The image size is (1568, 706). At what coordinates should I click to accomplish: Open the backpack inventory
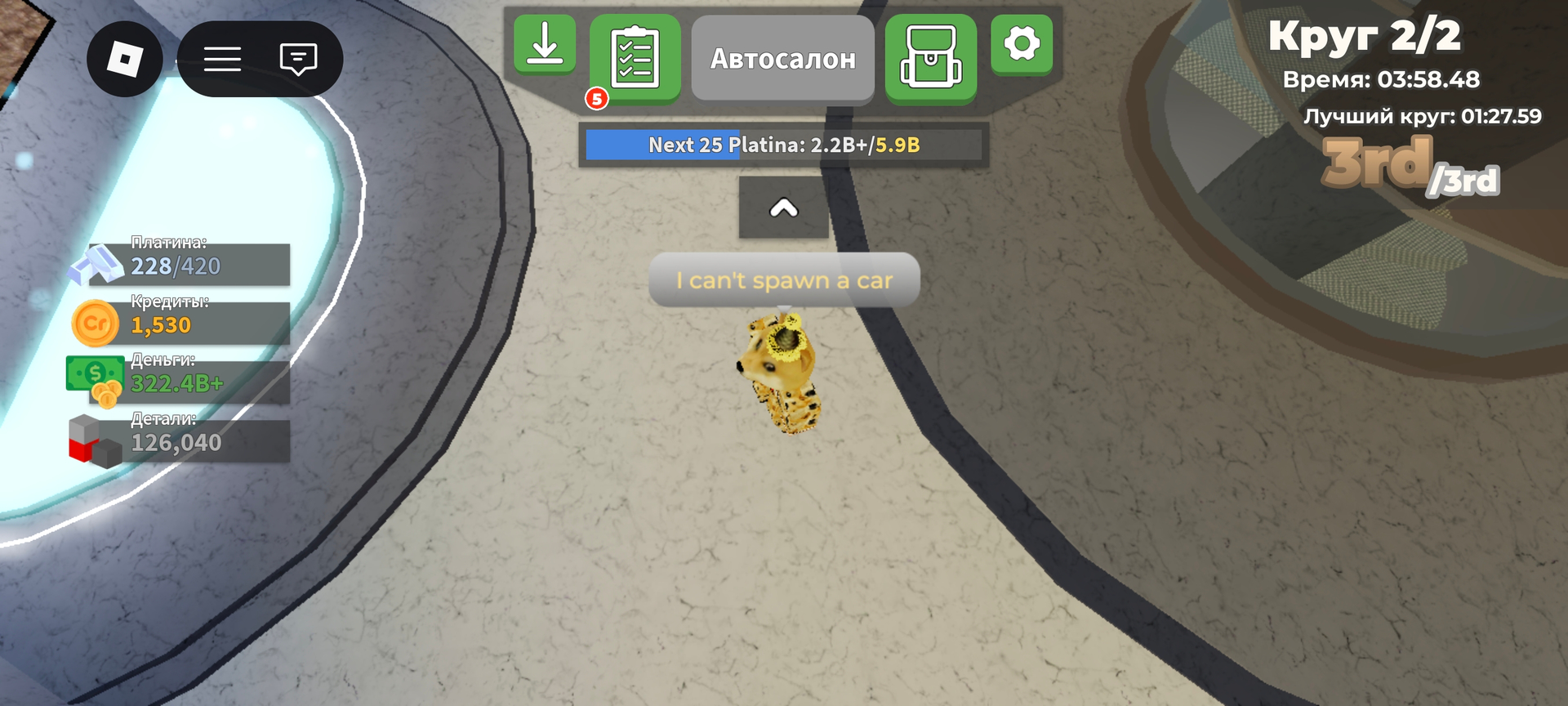931,56
